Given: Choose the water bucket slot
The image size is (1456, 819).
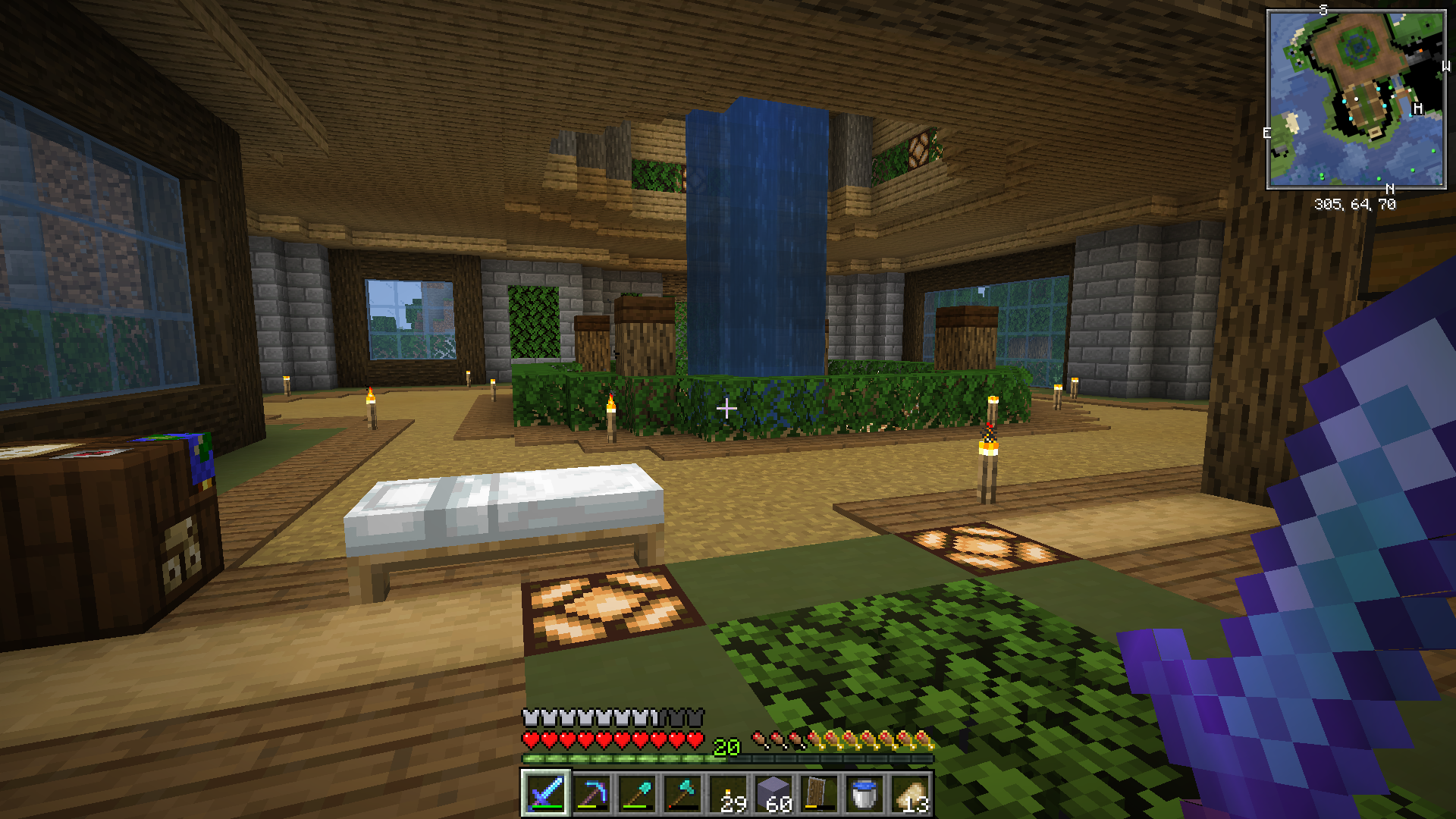Looking at the screenshot, I should click(864, 793).
